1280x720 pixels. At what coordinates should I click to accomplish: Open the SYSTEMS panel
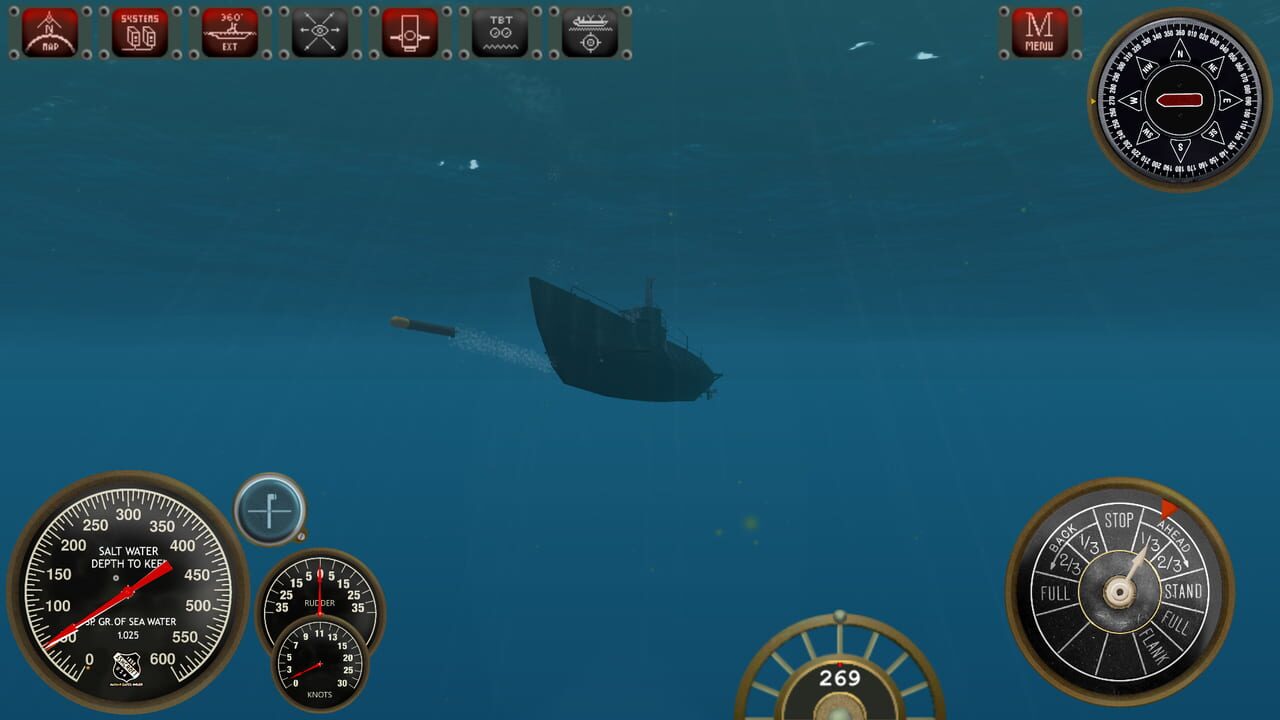coord(139,31)
